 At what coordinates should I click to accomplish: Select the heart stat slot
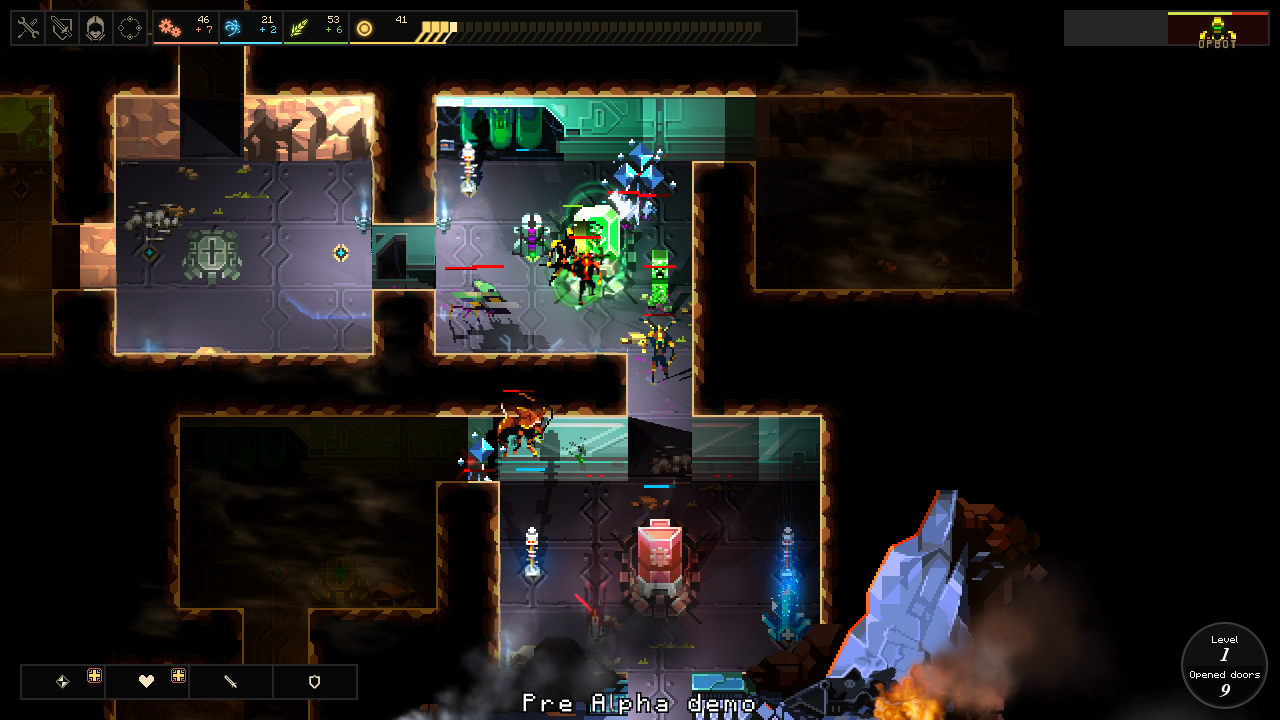[147, 682]
